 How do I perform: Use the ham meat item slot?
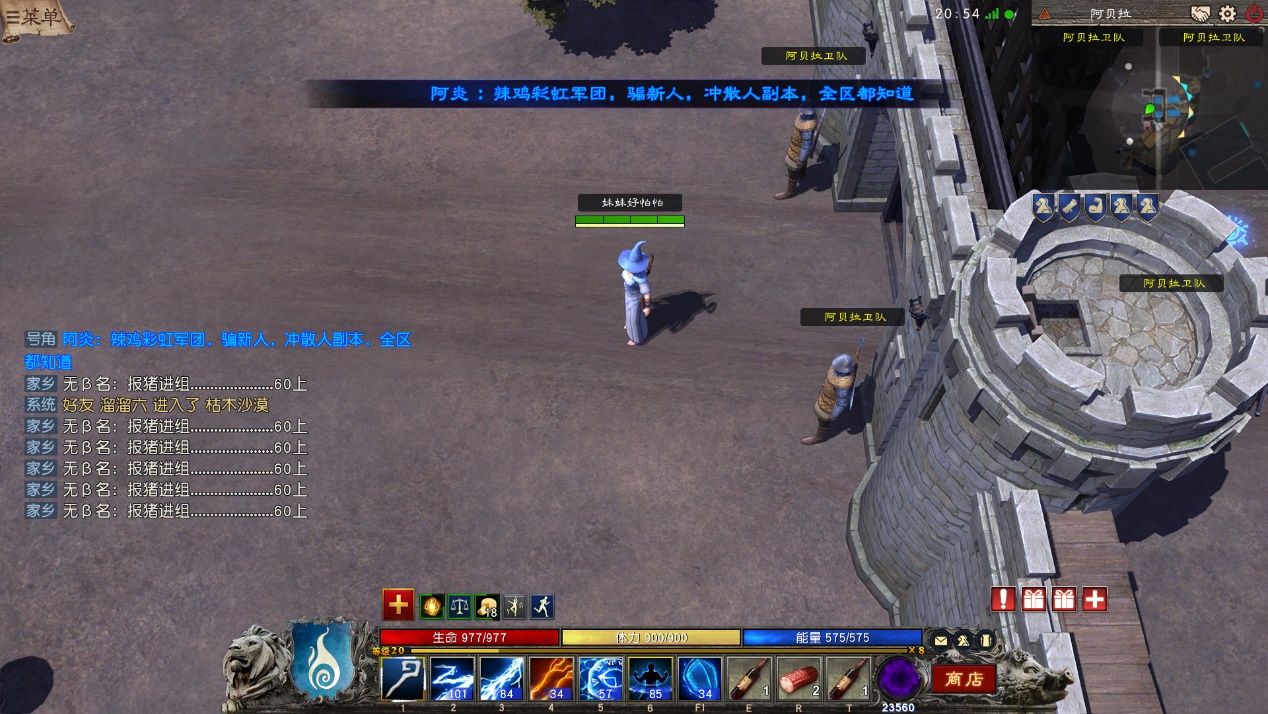point(799,679)
